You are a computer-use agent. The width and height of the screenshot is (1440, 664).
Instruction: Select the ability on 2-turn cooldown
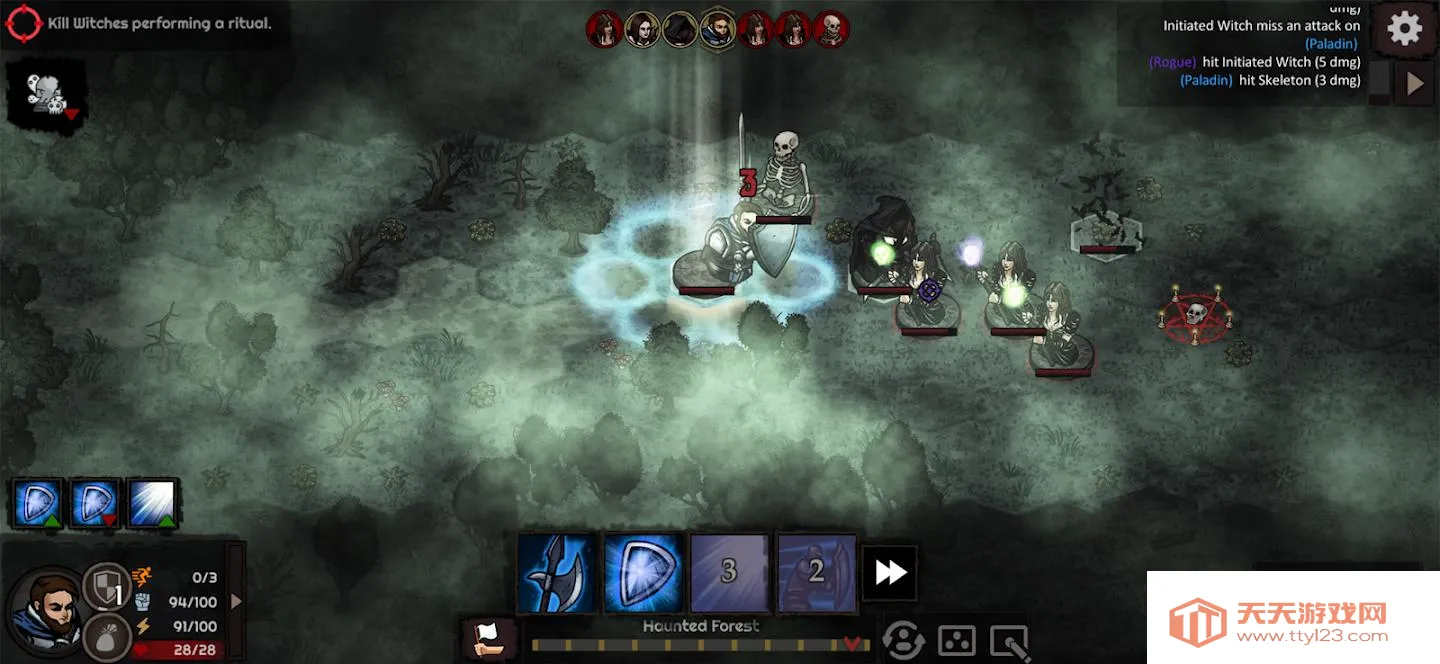[x=816, y=573]
